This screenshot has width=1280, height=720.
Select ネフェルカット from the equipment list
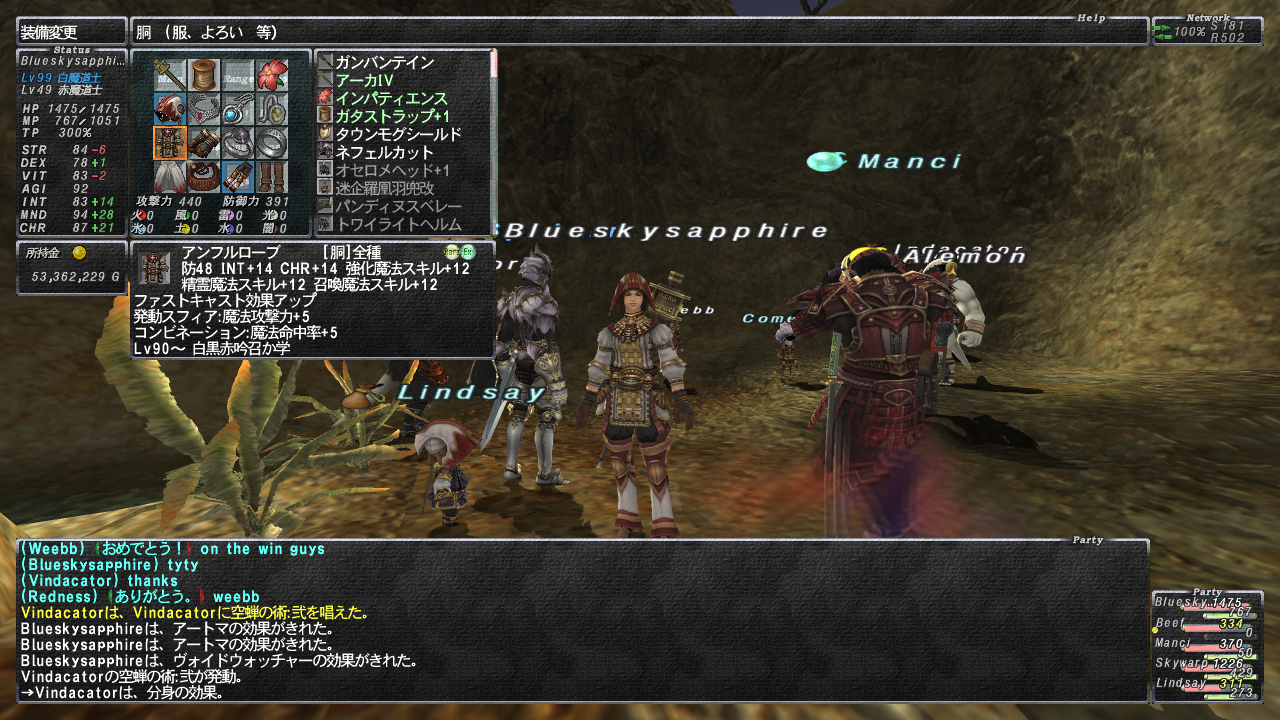coord(384,152)
